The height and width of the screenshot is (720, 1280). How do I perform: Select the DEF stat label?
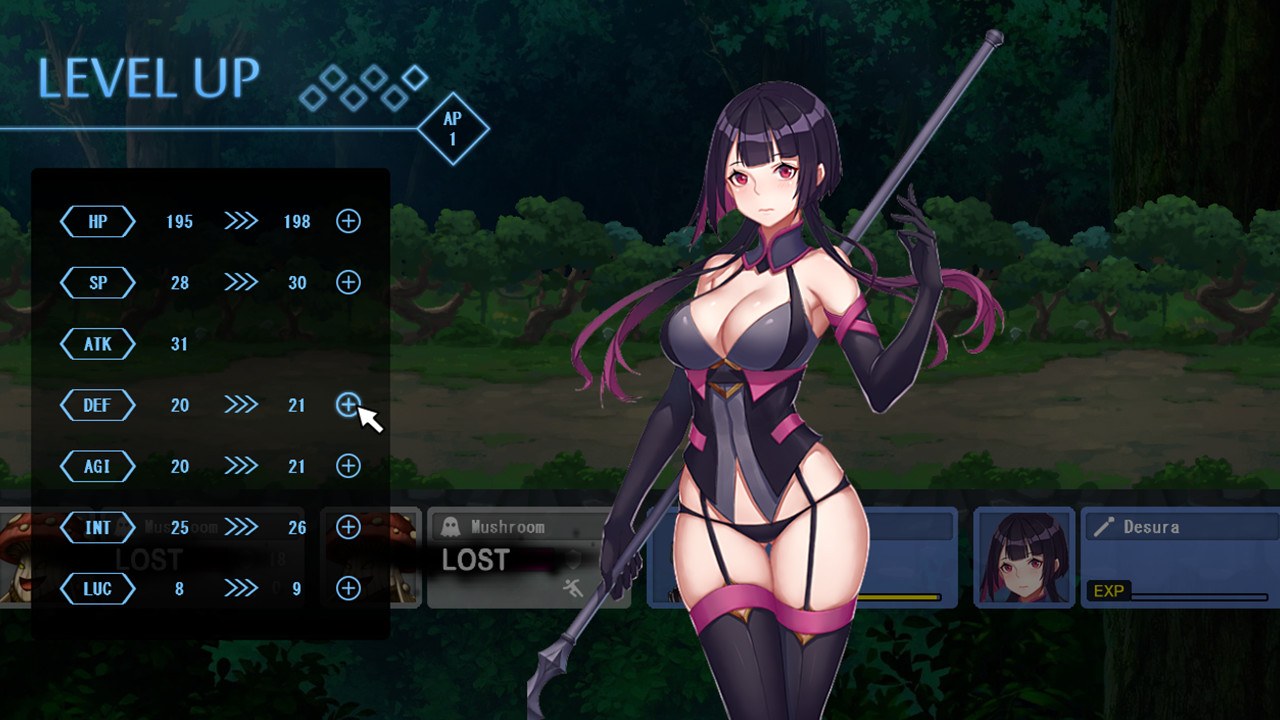[x=96, y=405]
